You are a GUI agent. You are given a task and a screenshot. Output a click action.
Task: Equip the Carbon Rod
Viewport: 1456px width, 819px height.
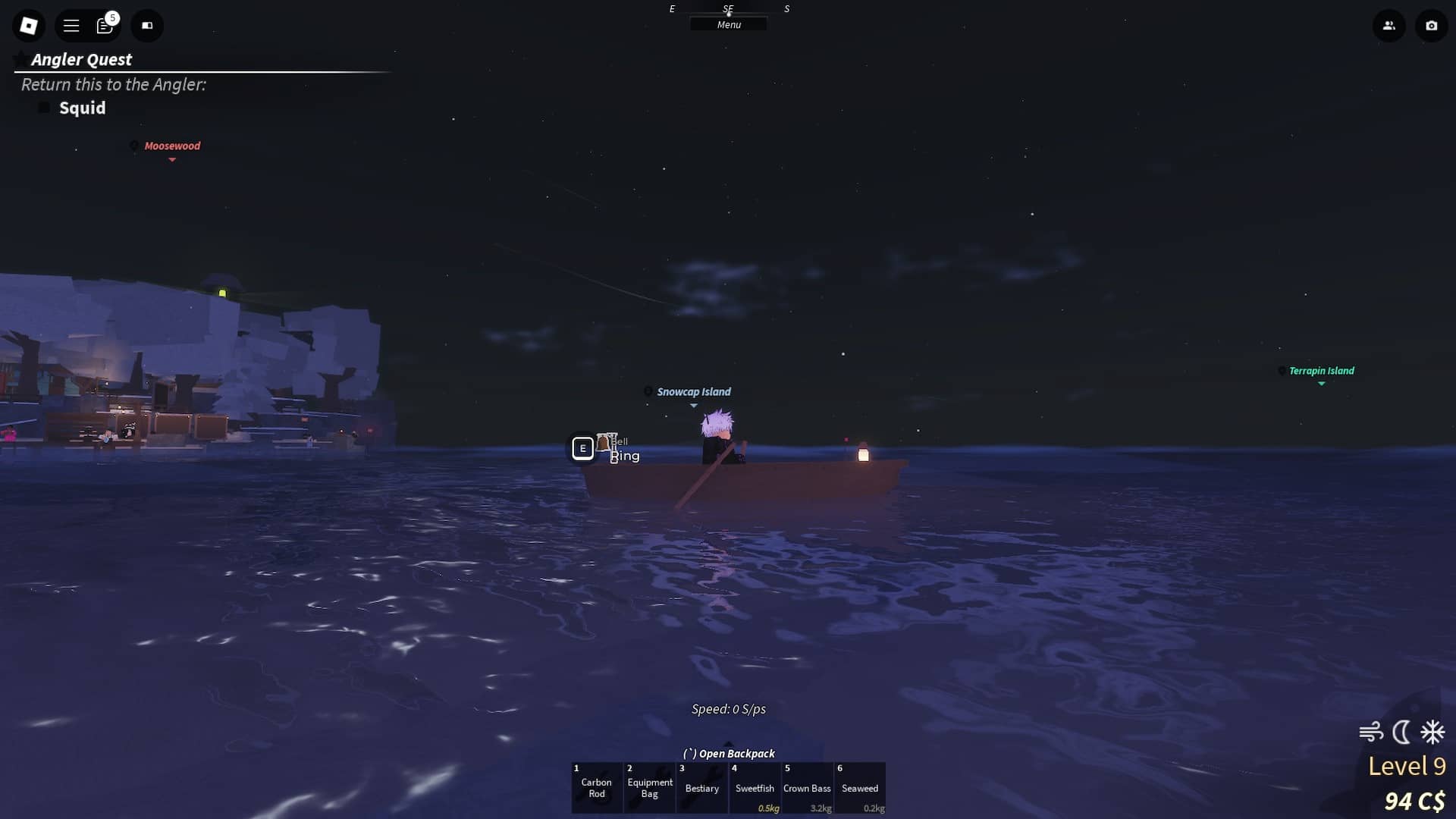(x=597, y=788)
